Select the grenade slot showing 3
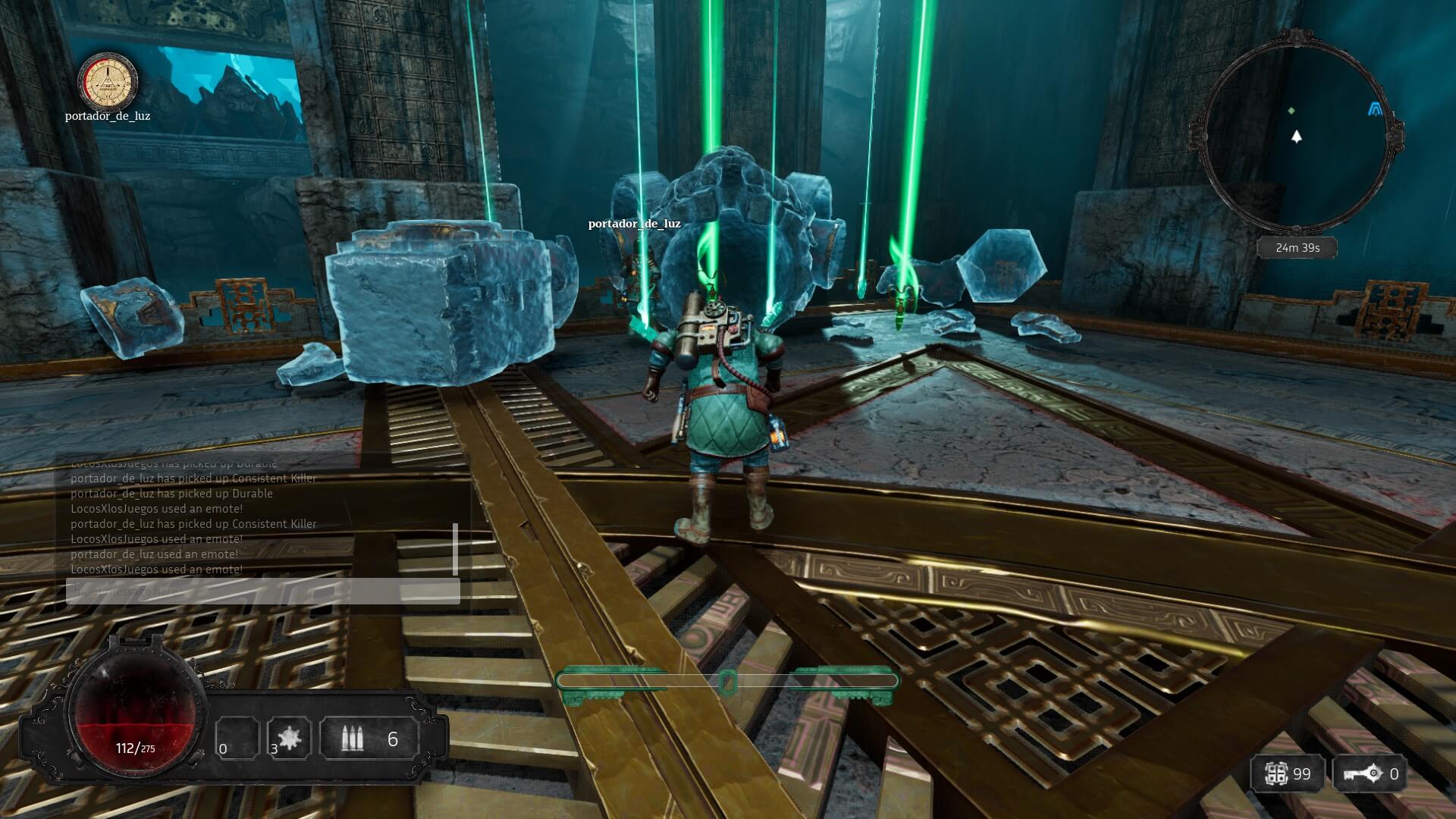The image size is (1456, 819). pyautogui.click(x=289, y=738)
